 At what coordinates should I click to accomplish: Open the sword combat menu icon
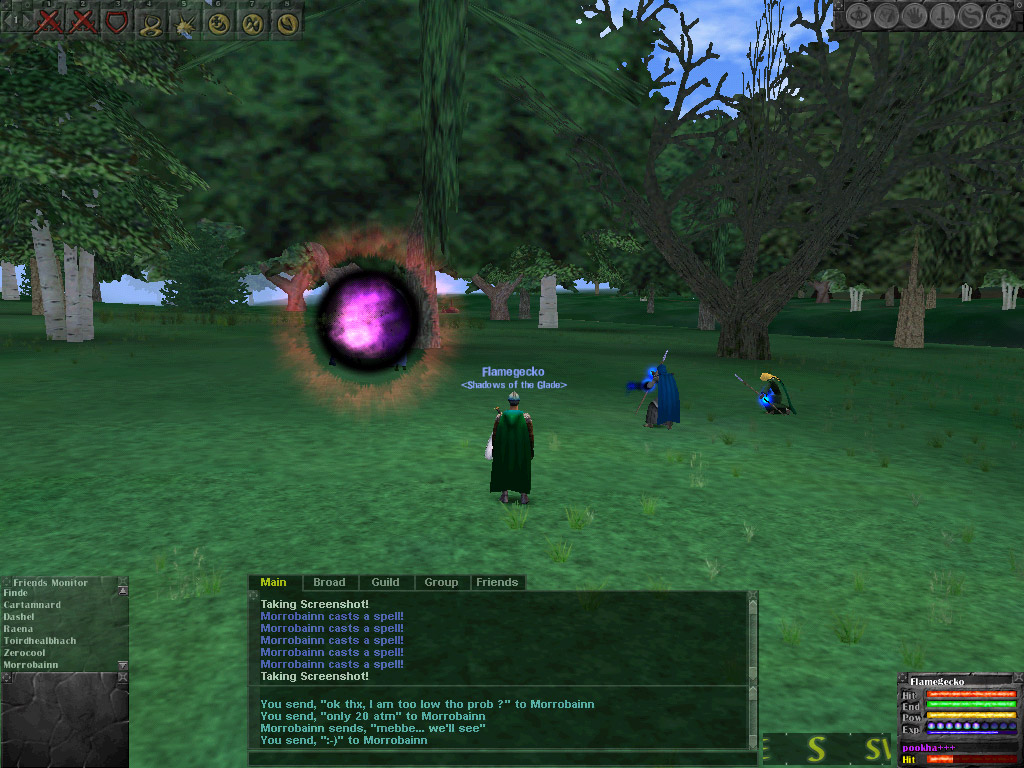click(x=942, y=16)
